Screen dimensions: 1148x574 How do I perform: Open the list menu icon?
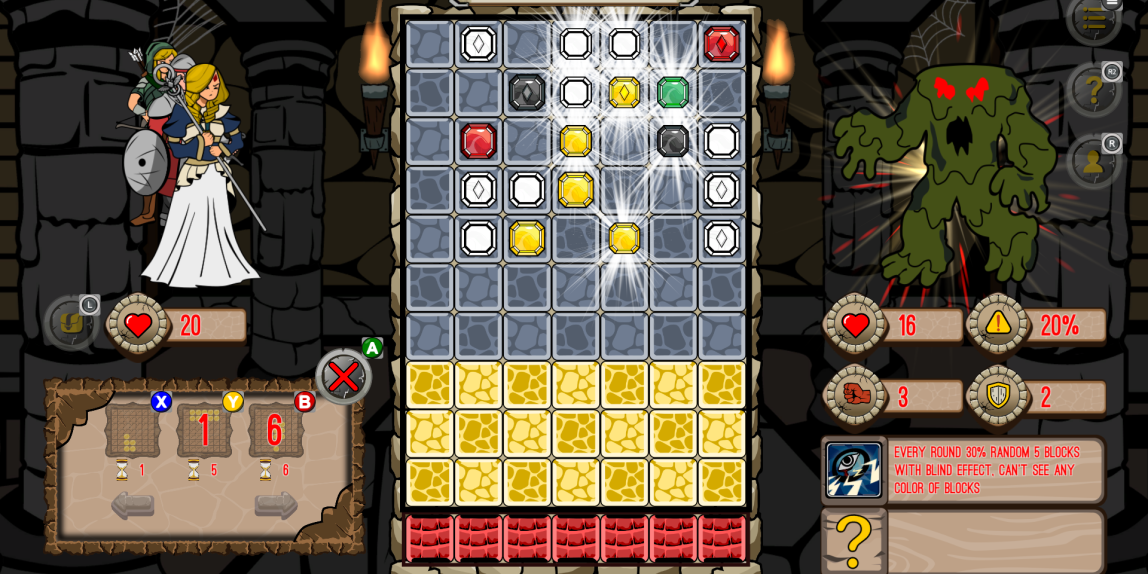pyautogui.click(x=1094, y=18)
